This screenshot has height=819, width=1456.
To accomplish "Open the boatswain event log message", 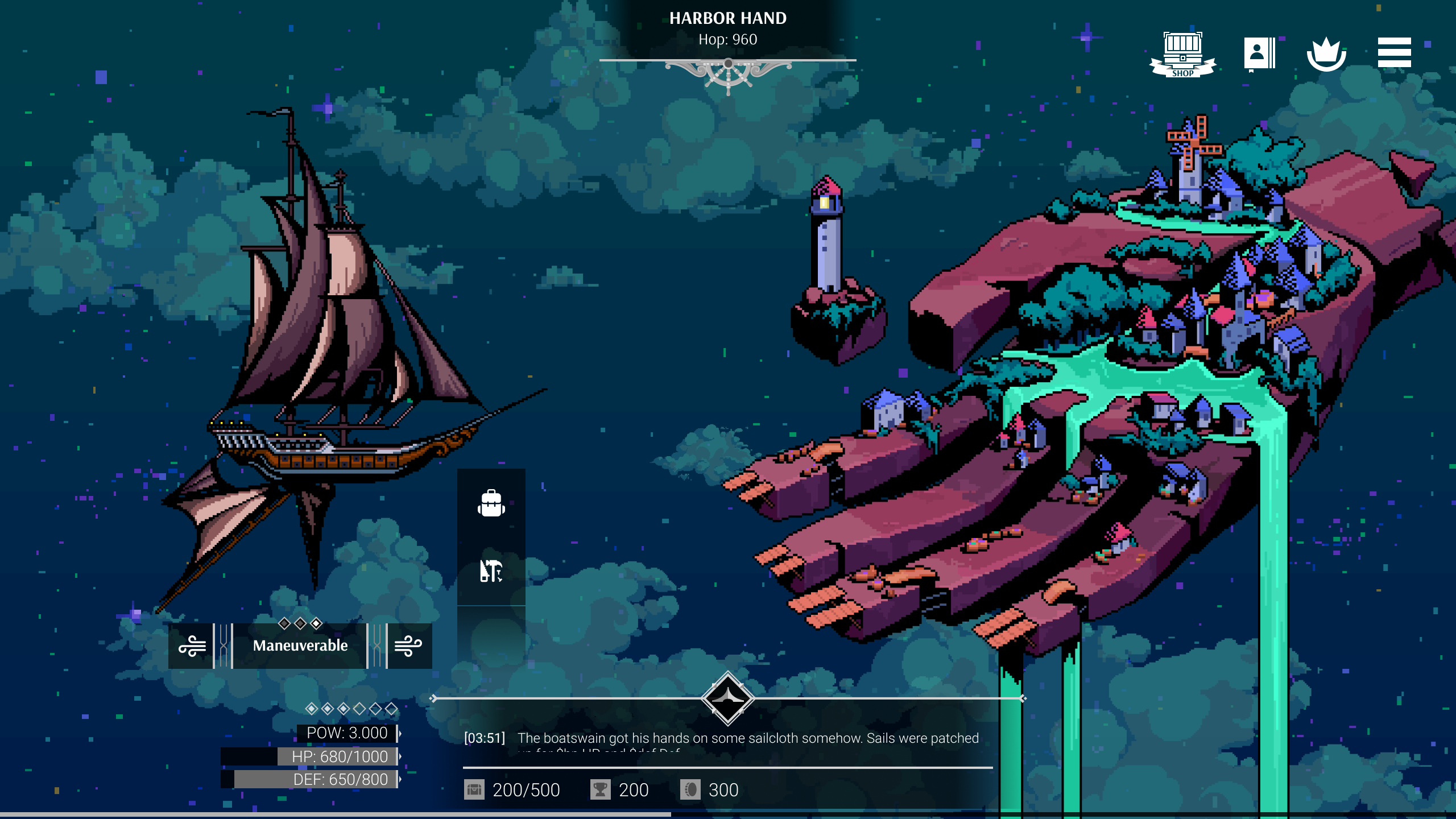I will click(x=748, y=738).
